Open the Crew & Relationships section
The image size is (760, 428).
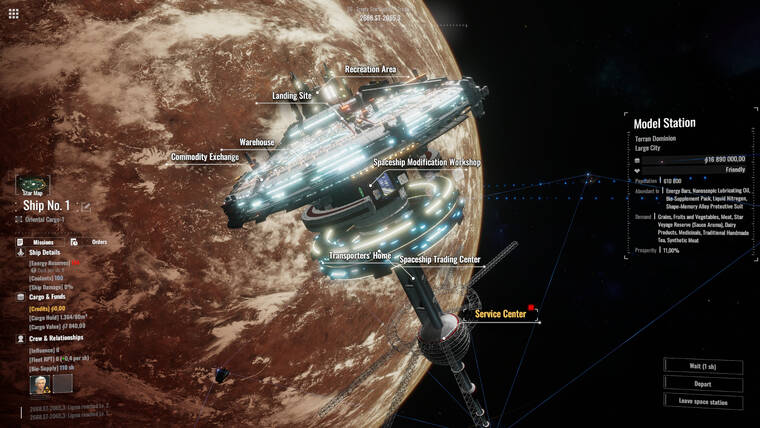tap(57, 339)
